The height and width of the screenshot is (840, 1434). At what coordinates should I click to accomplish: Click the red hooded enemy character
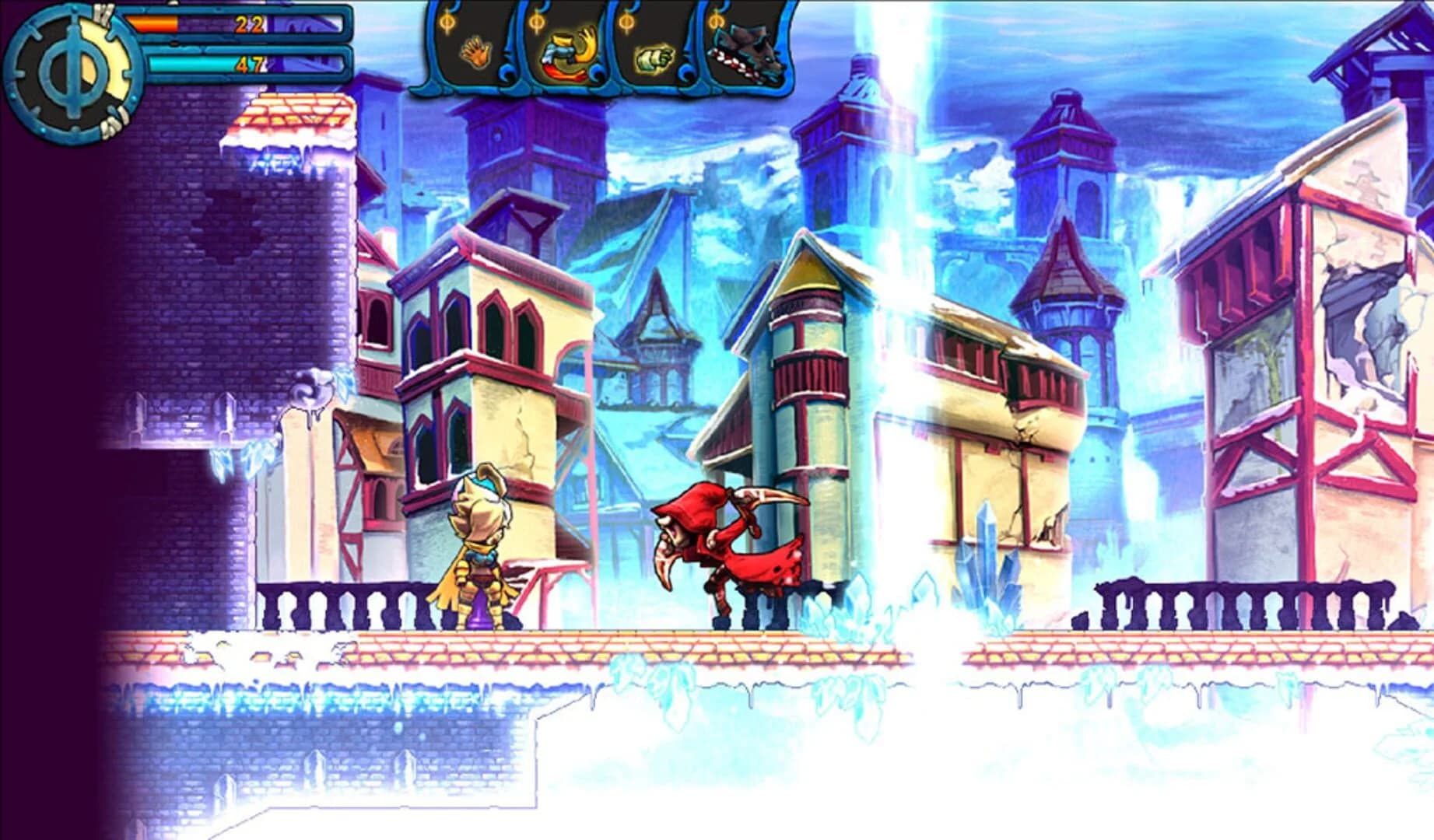point(724,552)
